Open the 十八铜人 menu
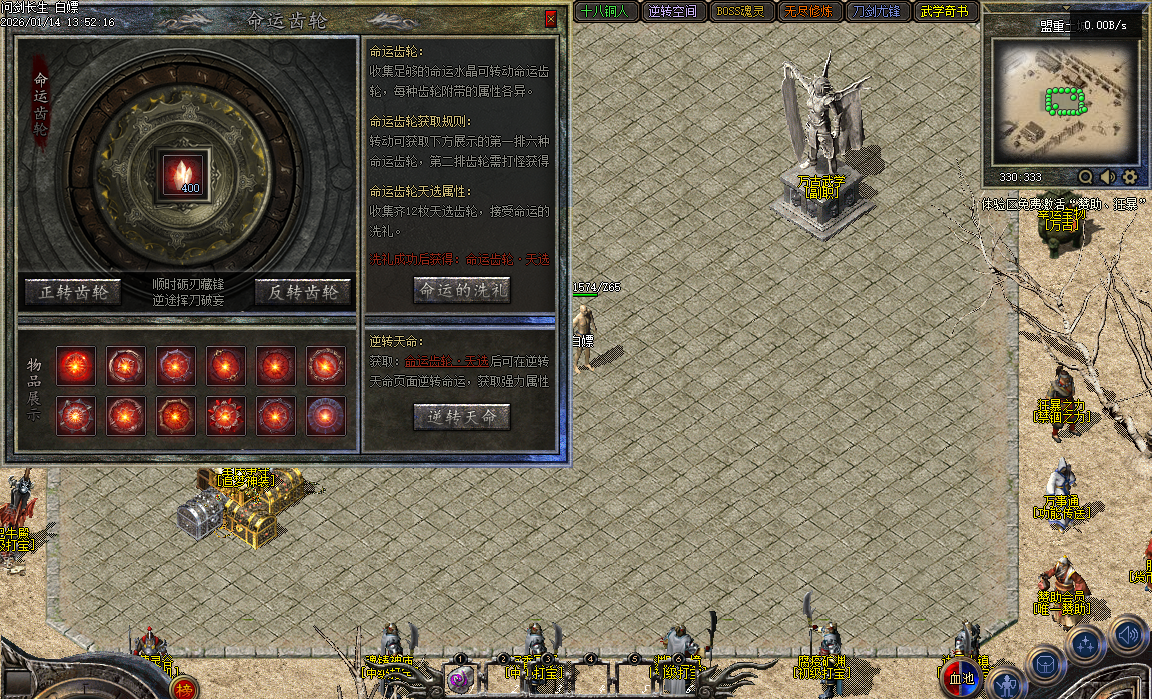Image resolution: width=1152 pixels, height=699 pixels. (604, 12)
